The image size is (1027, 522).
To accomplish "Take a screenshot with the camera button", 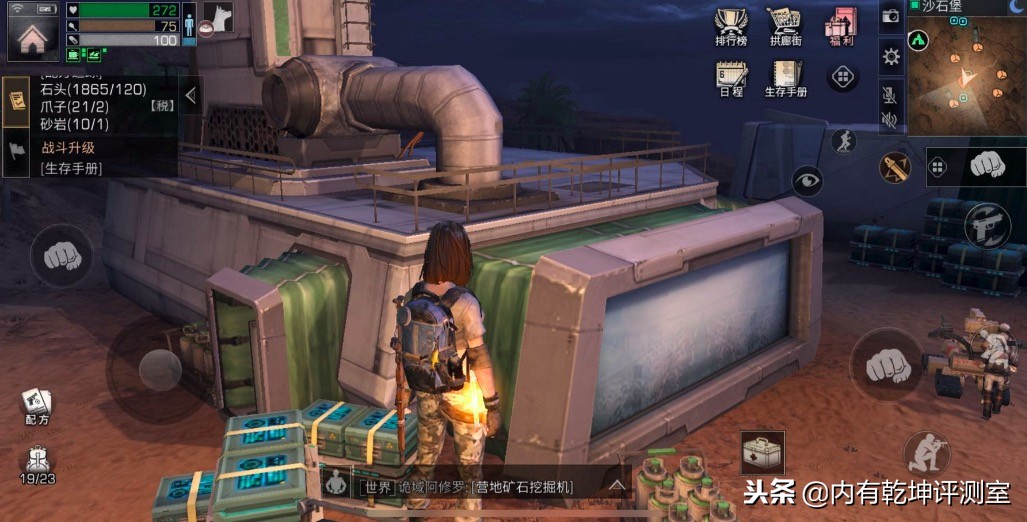I will tap(891, 17).
